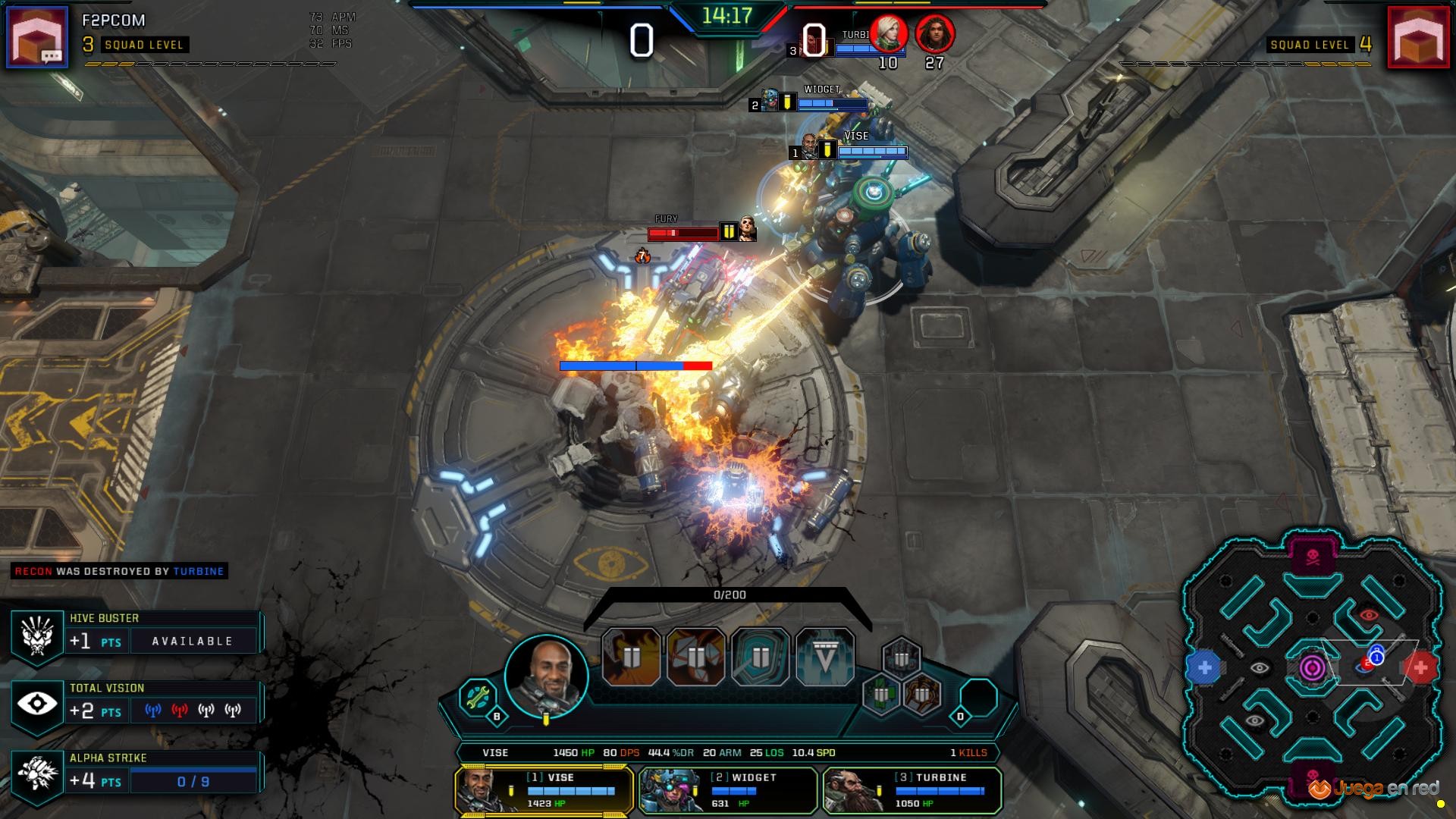This screenshot has width=1456, height=819.
Task: Open the Alpha Strike objective panel
Action: 136,774
